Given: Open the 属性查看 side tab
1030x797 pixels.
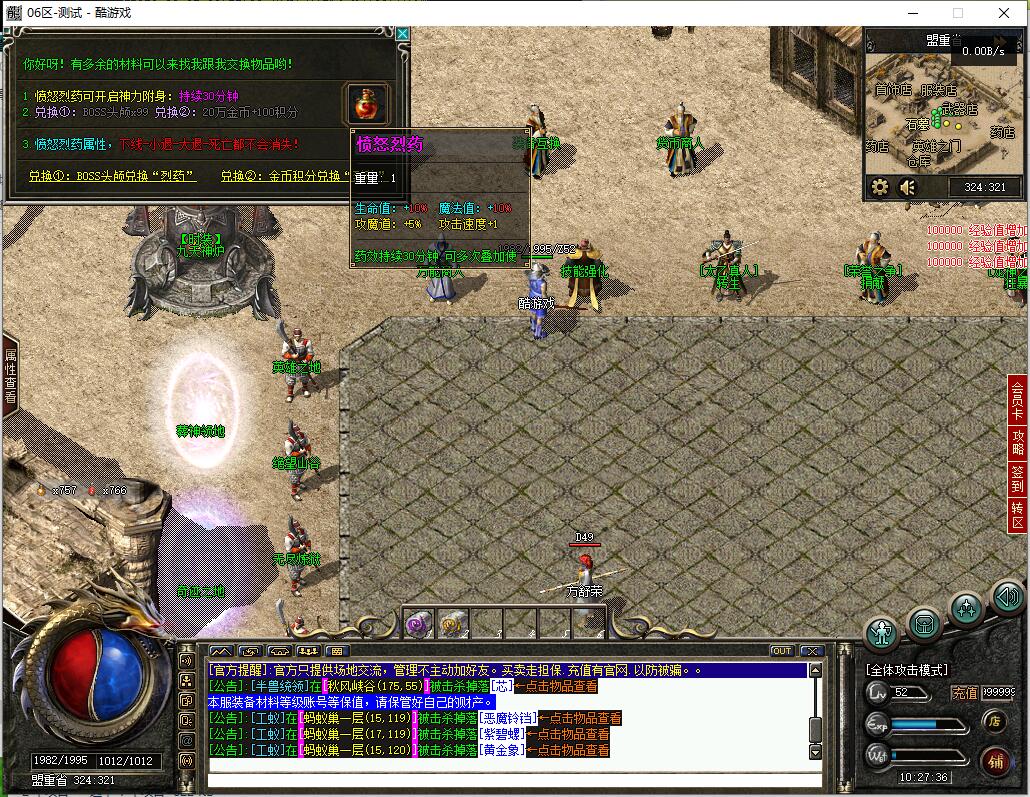Looking at the screenshot, I should [10, 376].
